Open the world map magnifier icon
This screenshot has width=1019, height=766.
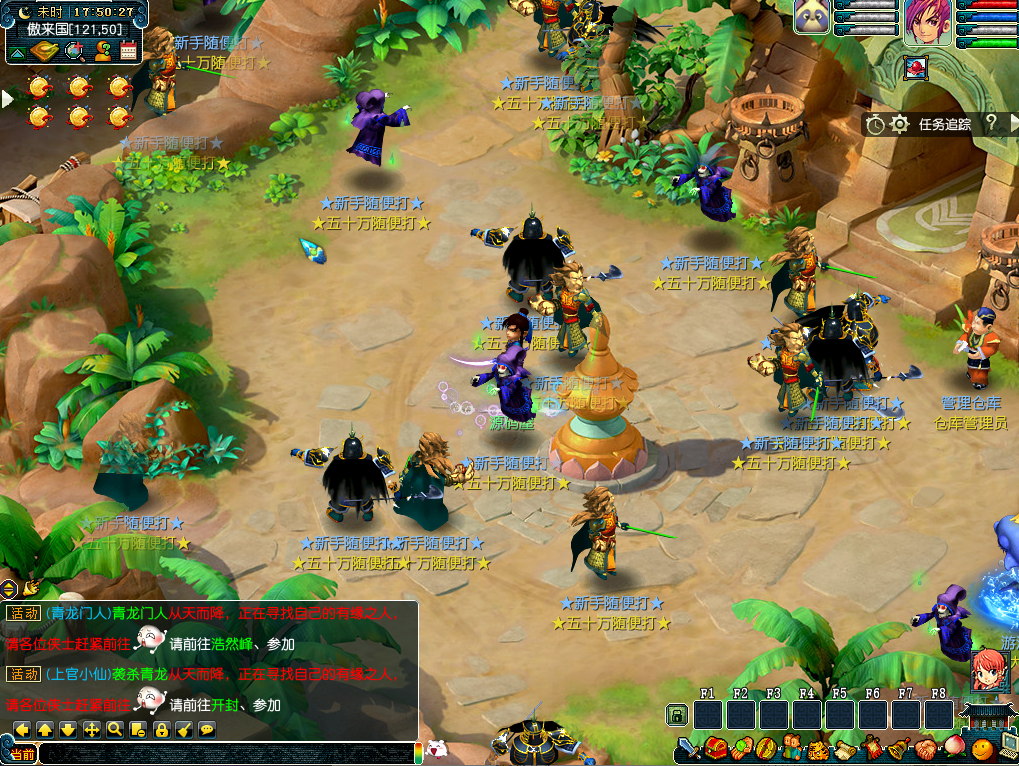[x=73, y=53]
